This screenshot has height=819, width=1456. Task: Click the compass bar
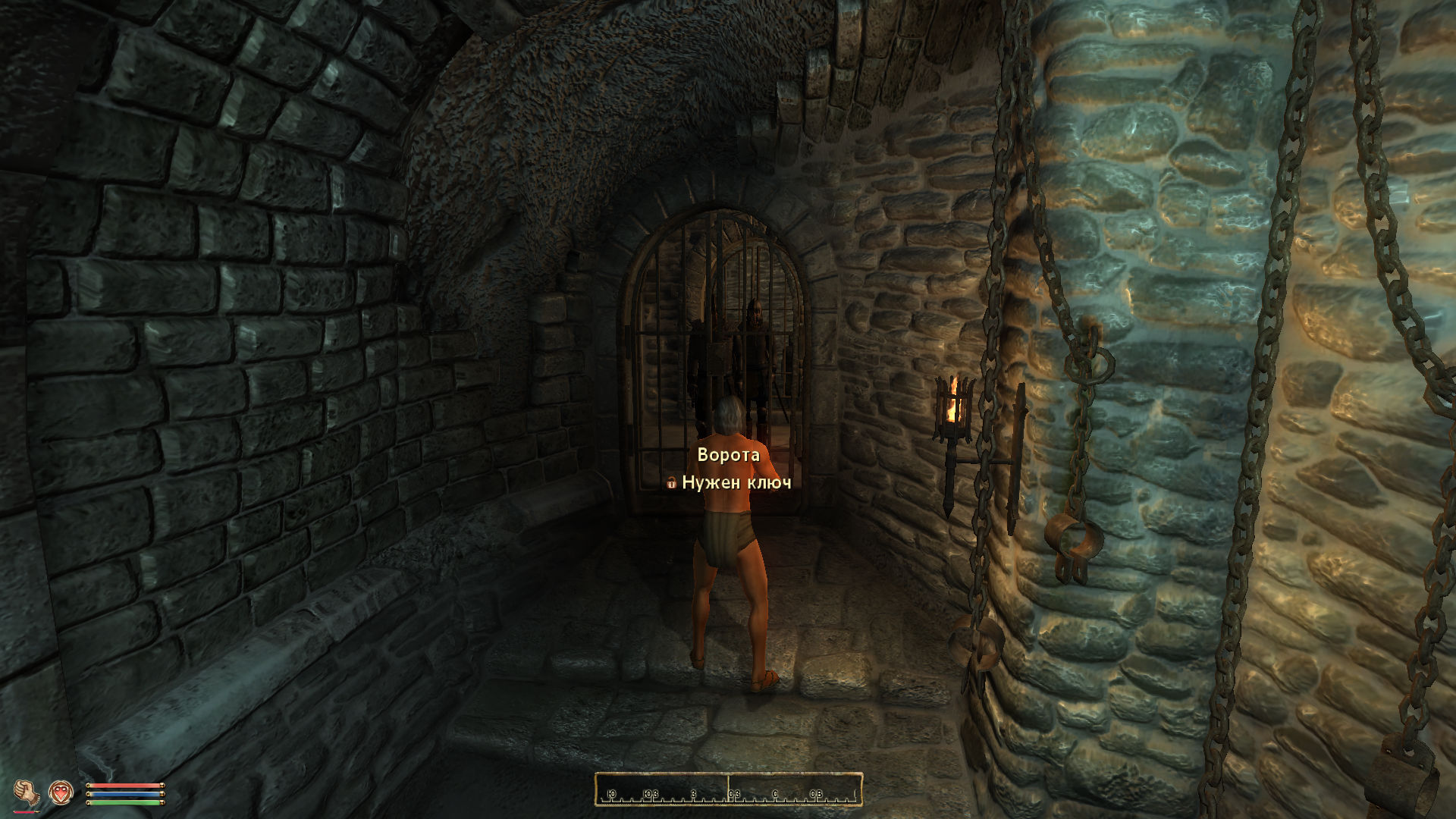coord(728,789)
